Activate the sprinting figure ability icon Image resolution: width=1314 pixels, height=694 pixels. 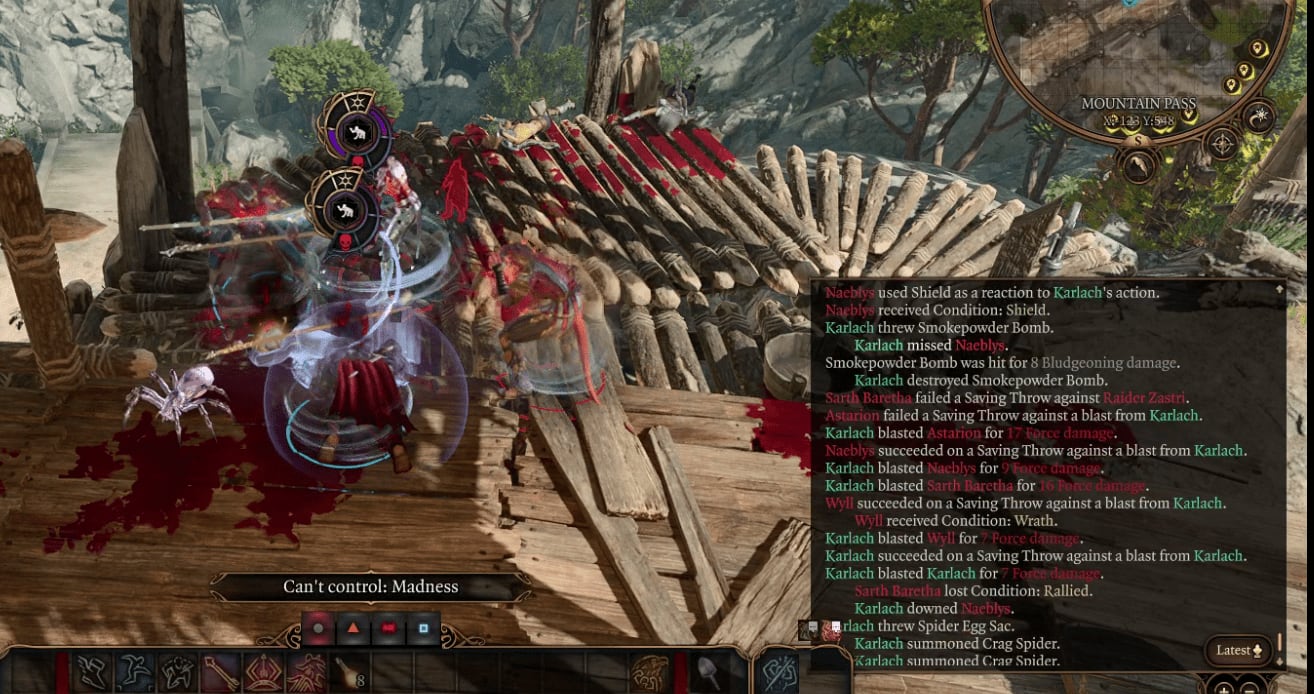click(136, 673)
